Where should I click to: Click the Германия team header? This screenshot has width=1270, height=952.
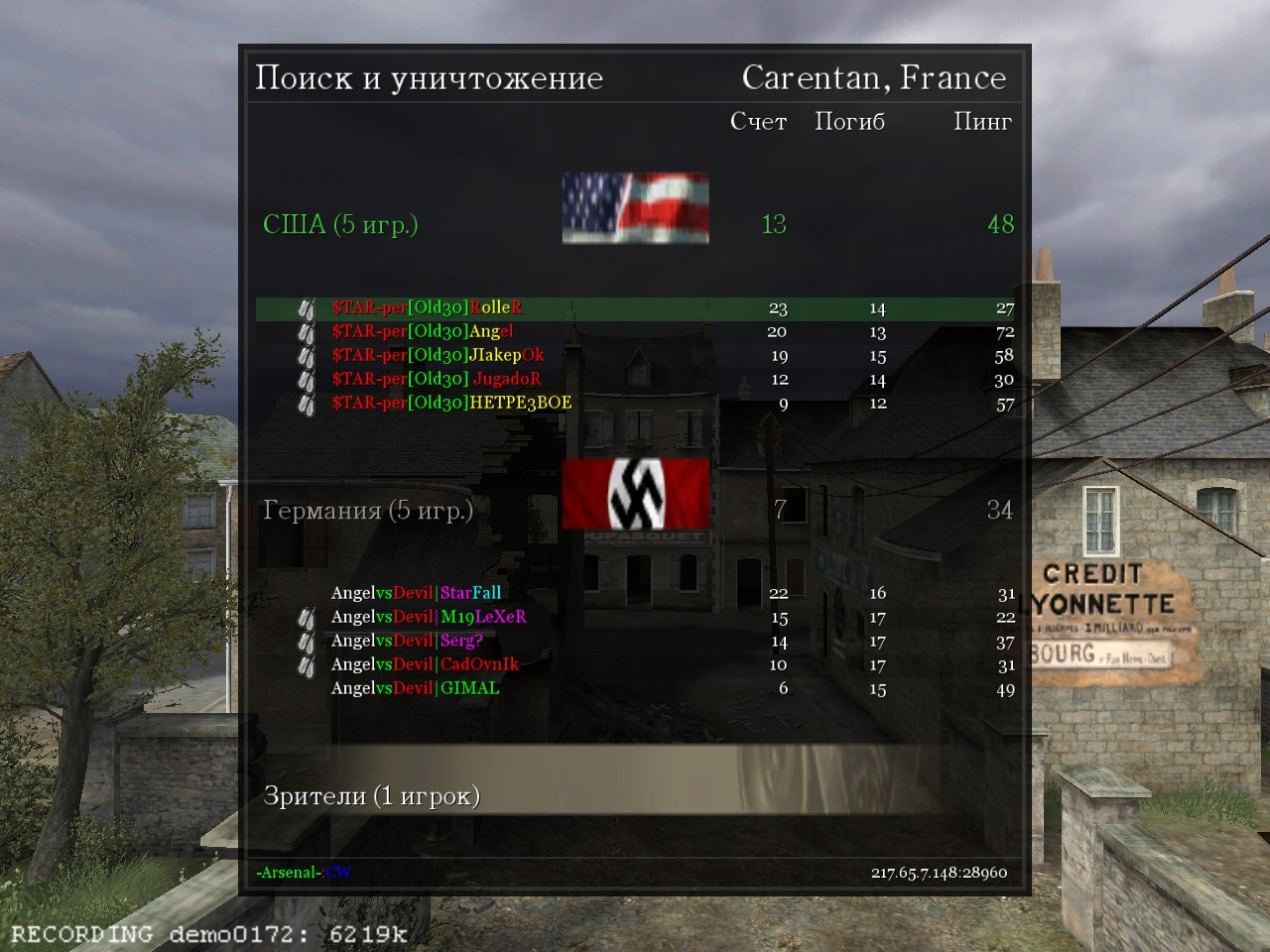point(367,510)
